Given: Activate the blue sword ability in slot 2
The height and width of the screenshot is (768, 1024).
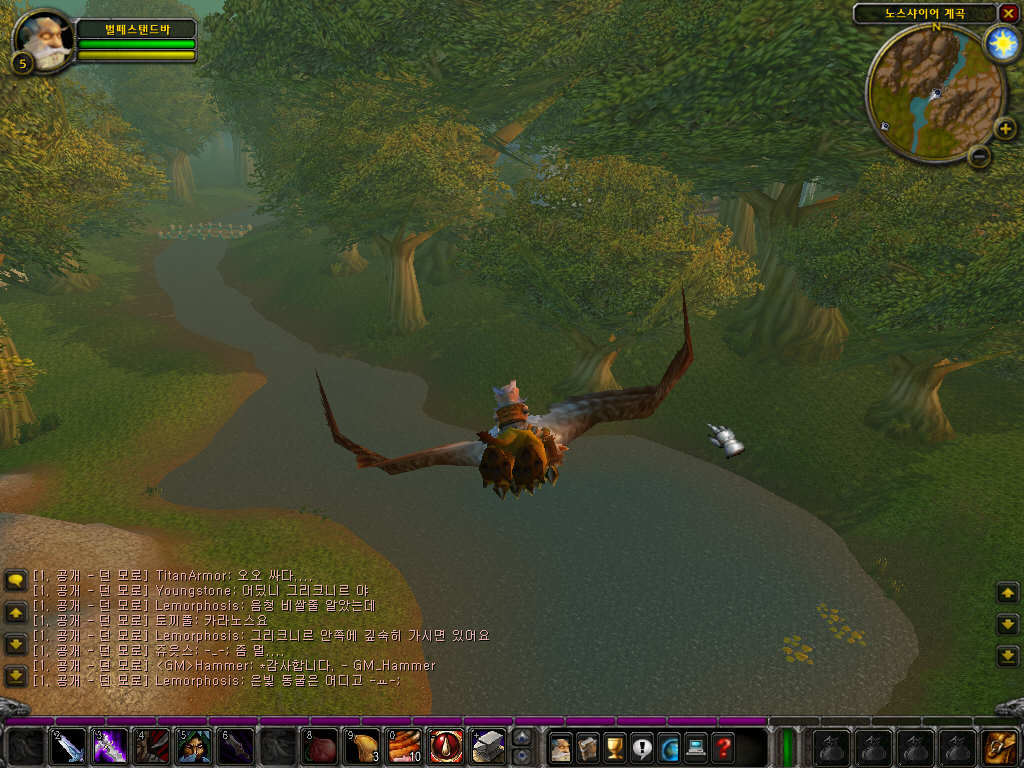Looking at the screenshot, I should [x=68, y=747].
